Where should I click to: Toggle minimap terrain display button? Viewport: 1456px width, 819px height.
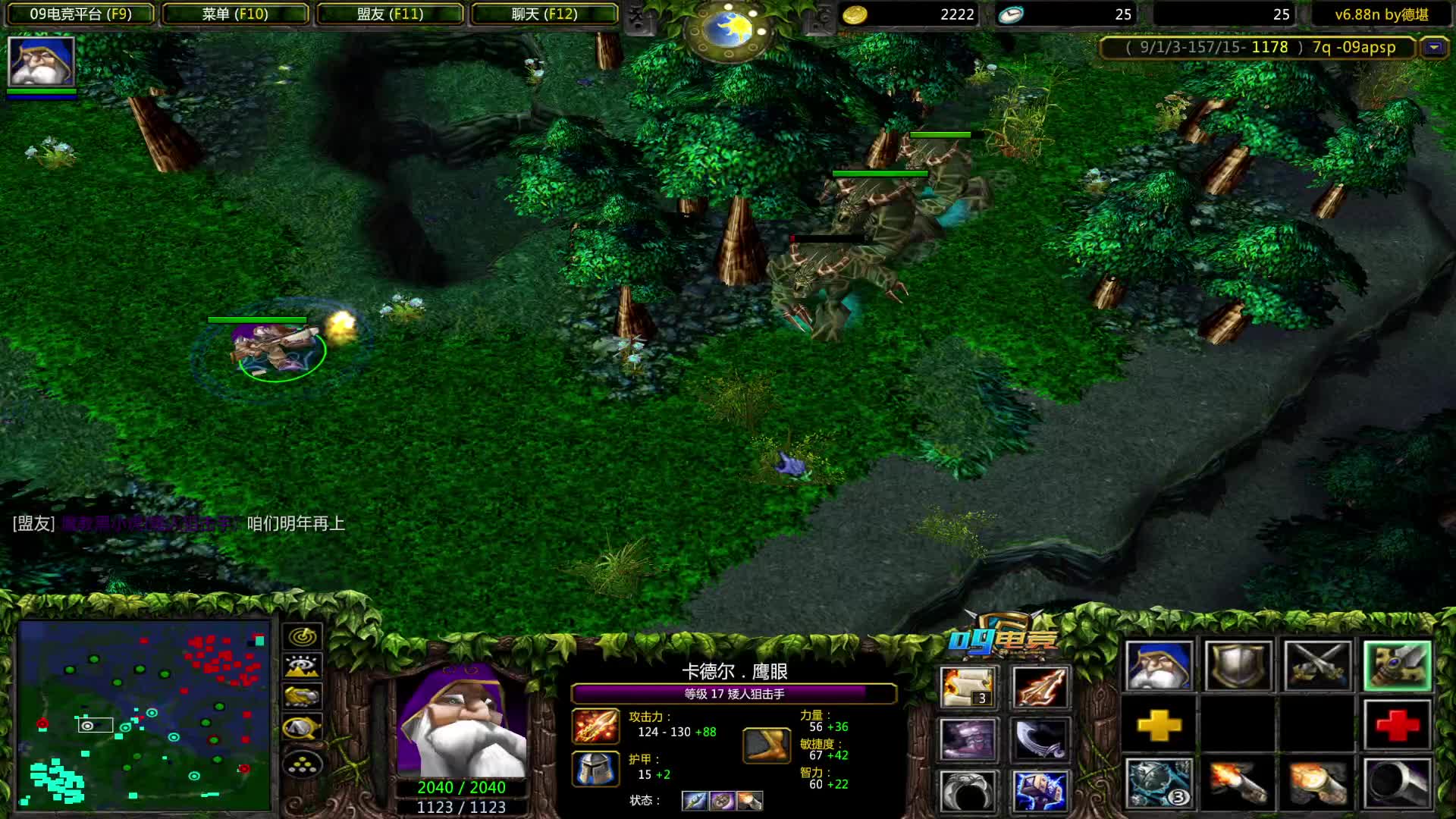point(303,667)
